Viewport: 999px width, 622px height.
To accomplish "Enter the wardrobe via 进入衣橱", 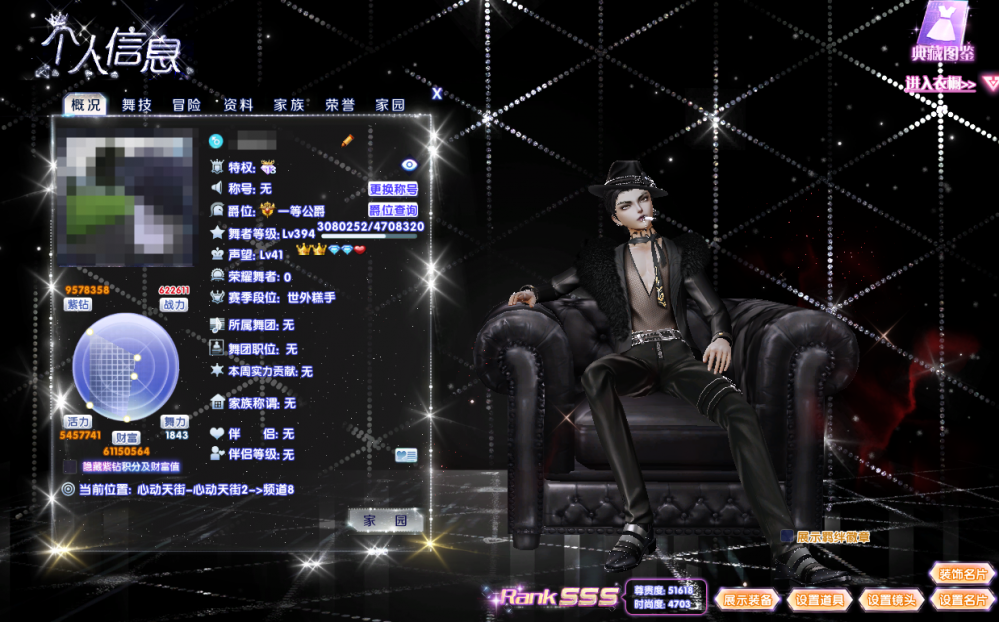I will 941,84.
